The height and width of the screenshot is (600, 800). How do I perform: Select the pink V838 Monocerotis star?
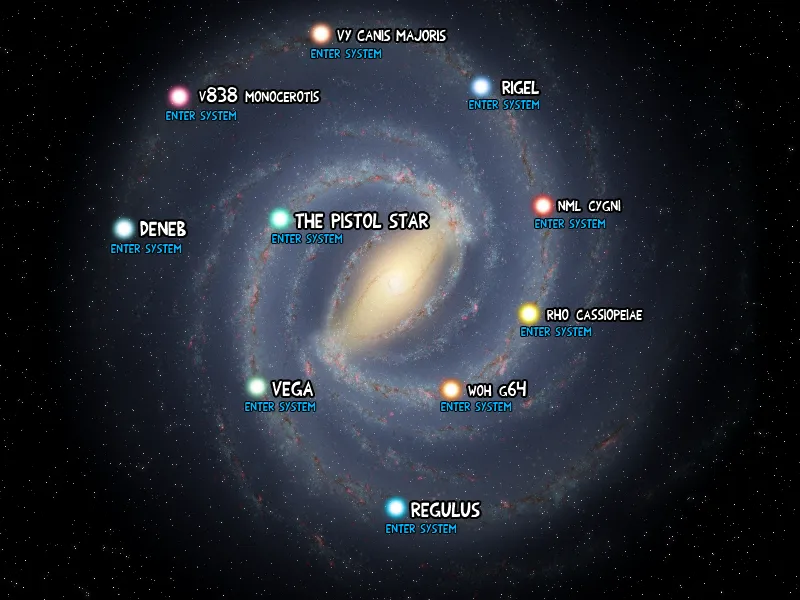point(179,97)
